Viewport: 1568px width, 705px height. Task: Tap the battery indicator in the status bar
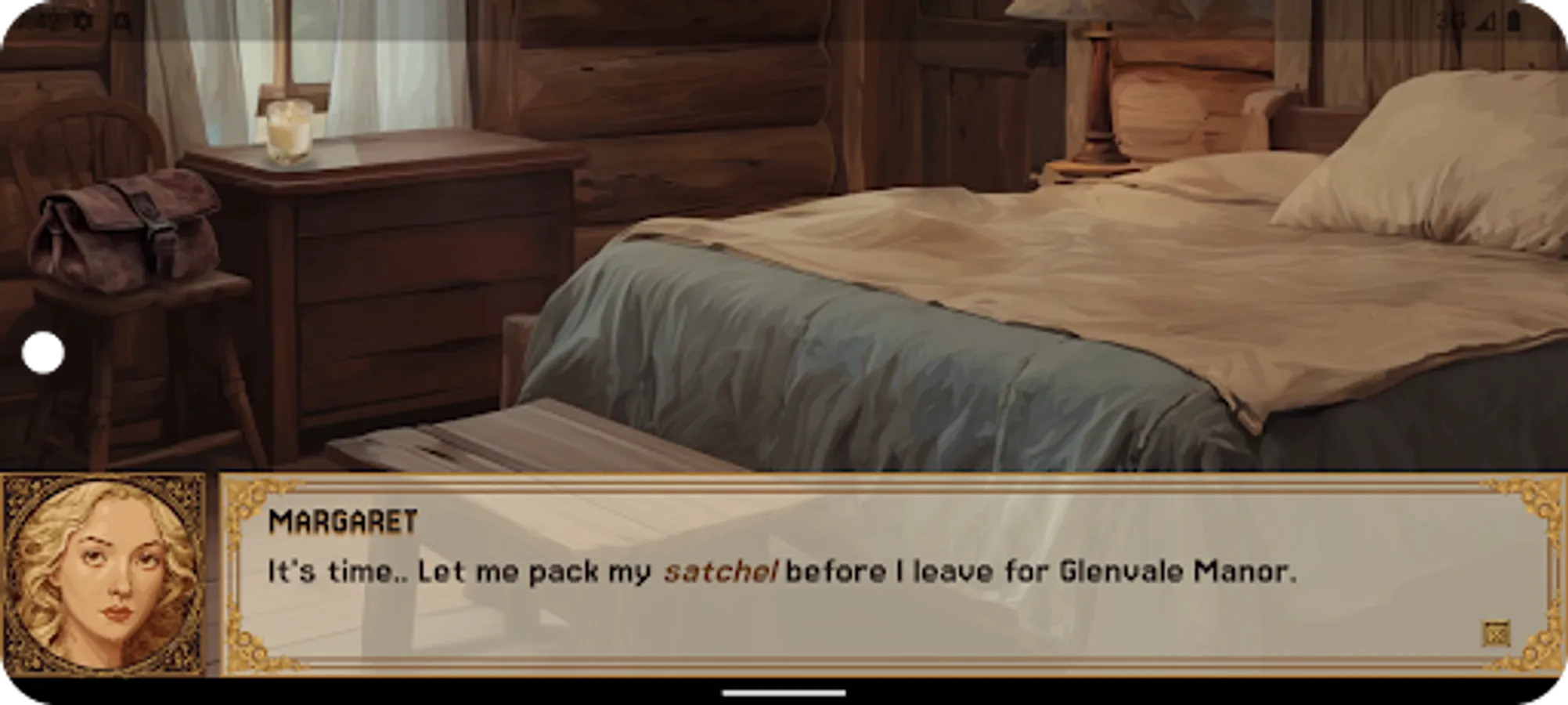(1514, 20)
